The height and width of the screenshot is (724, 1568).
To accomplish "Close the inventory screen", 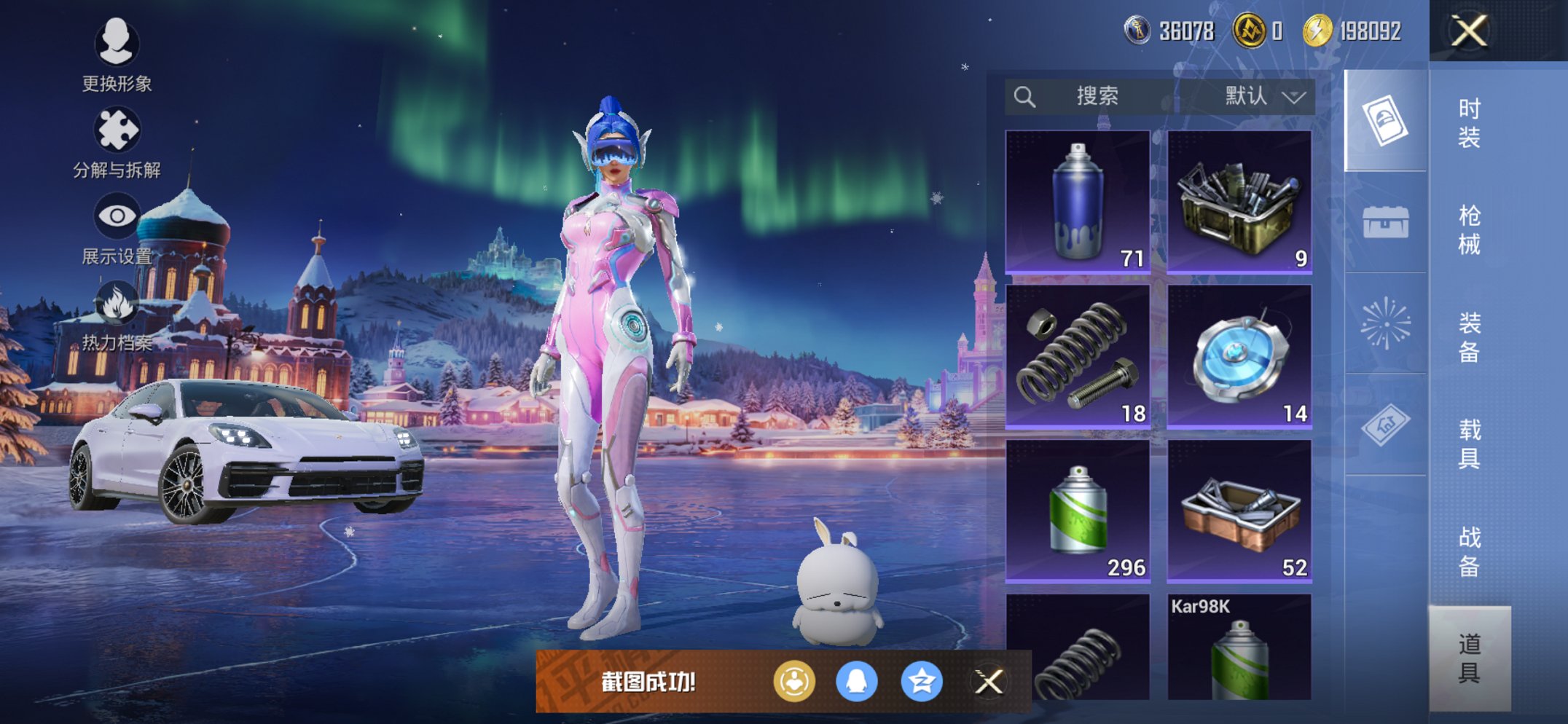I will pos(1468,31).
